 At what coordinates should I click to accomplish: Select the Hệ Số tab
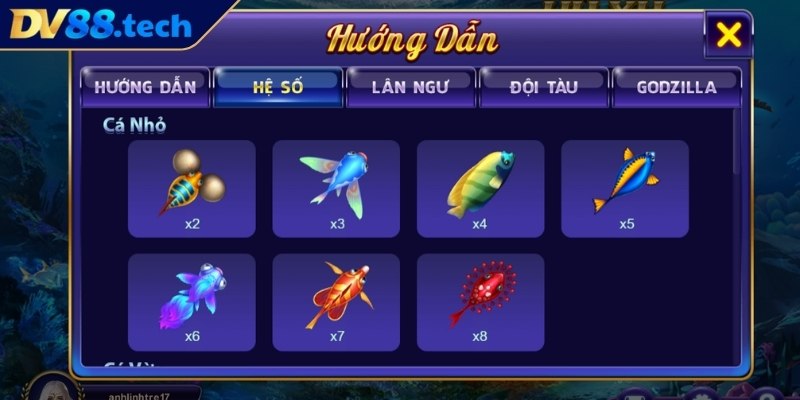(277, 87)
